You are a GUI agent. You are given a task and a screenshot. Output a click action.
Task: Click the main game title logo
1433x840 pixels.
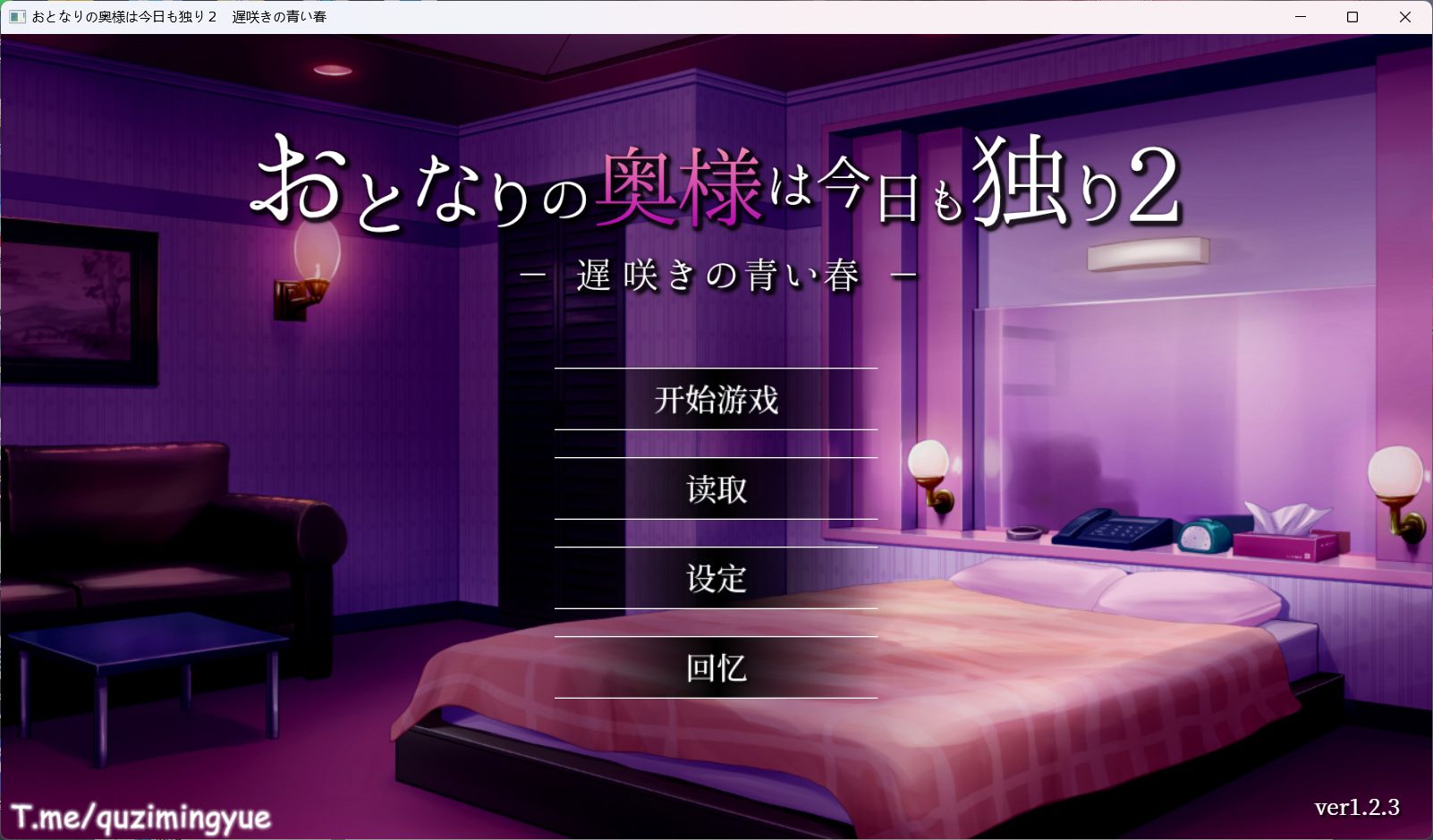pos(716,188)
